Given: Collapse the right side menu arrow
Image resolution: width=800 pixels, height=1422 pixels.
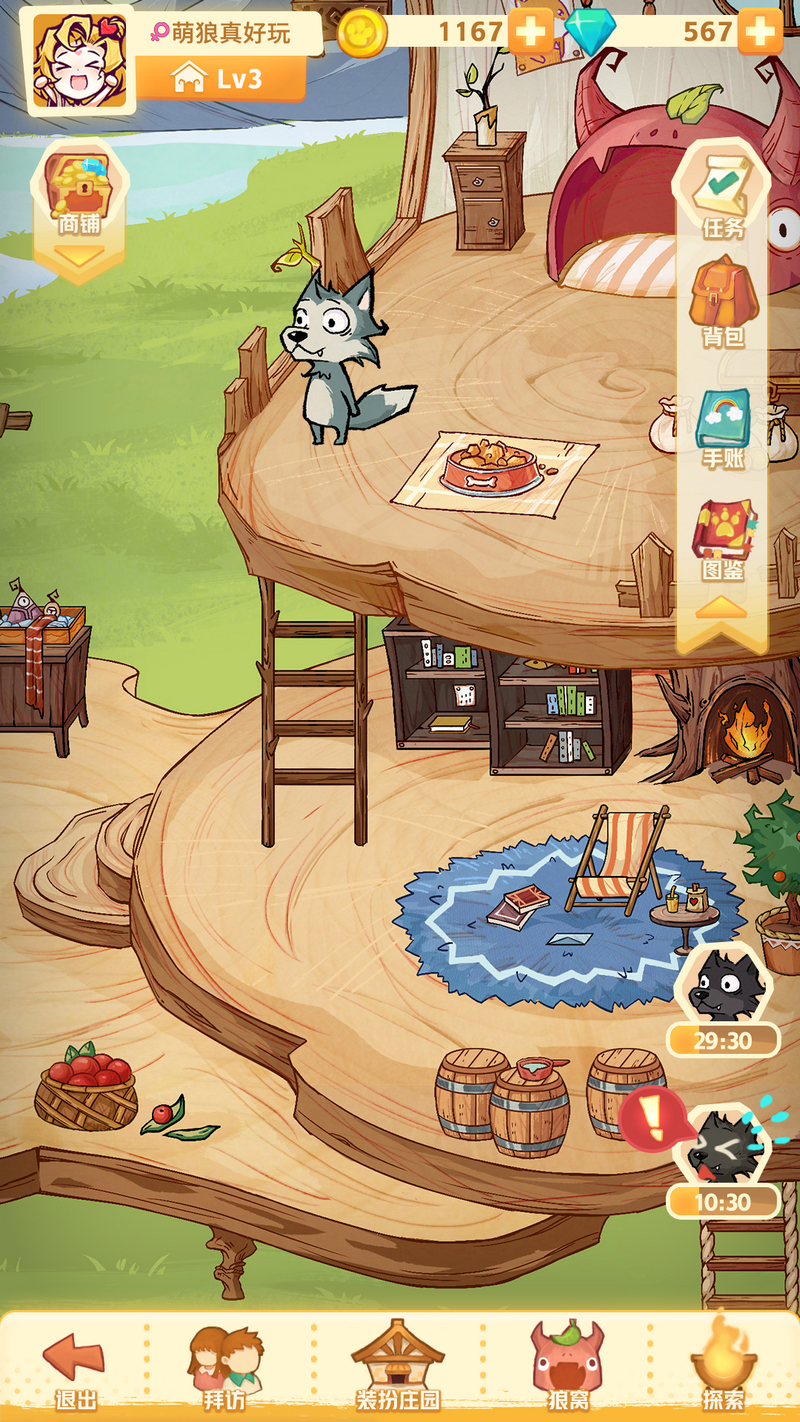Looking at the screenshot, I should click(722, 607).
